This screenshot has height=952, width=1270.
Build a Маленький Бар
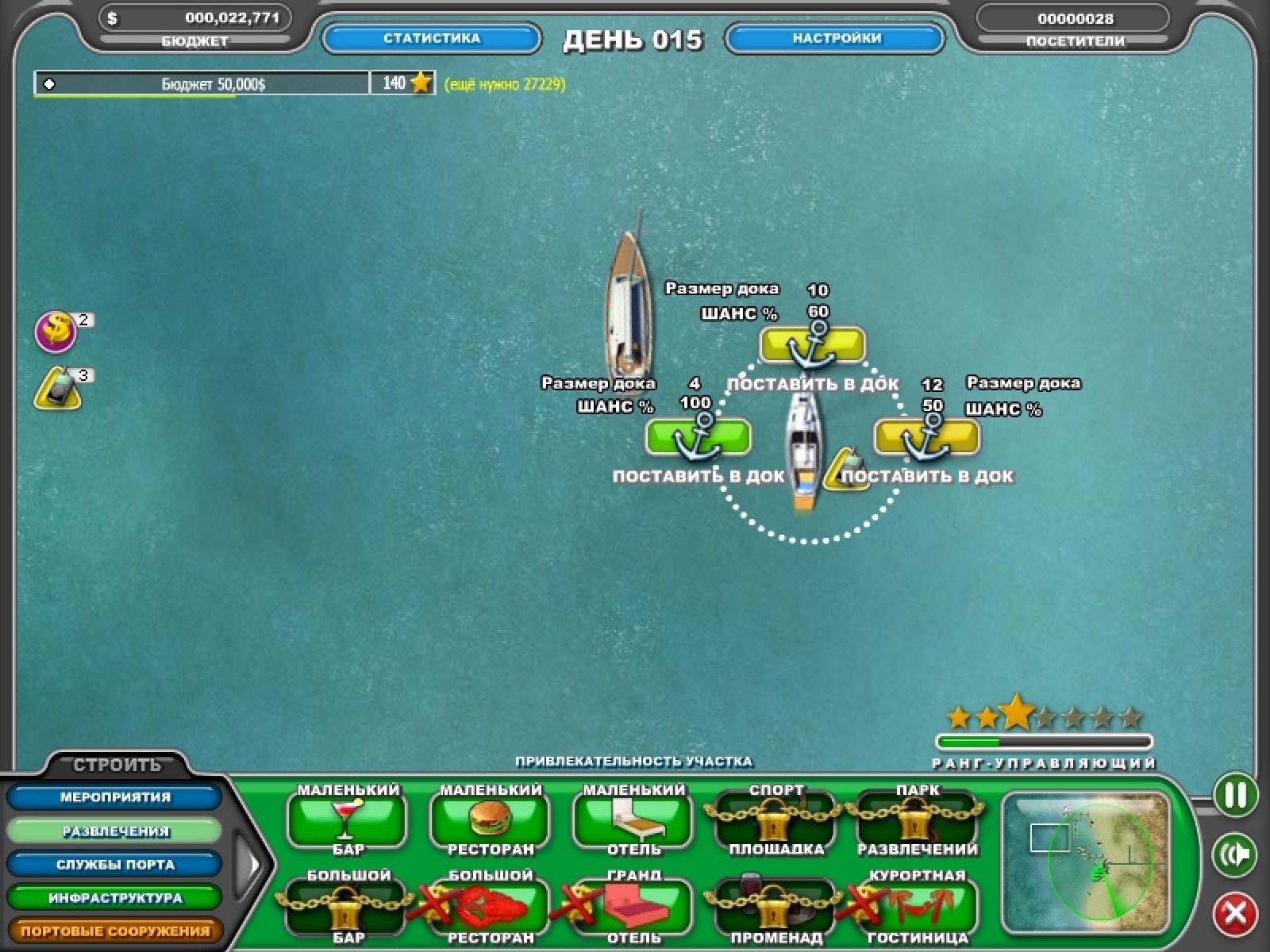coord(347,820)
